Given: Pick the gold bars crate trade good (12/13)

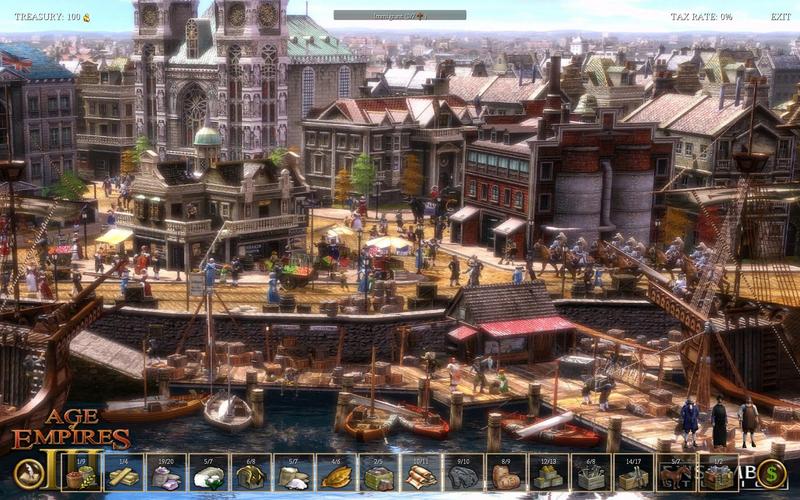Looking at the screenshot, I should coord(548,473).
